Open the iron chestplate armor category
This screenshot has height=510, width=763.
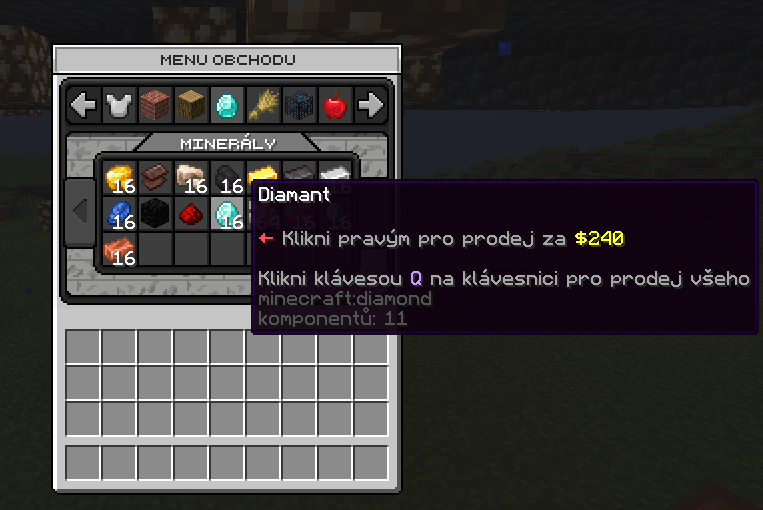coord(119,104)
